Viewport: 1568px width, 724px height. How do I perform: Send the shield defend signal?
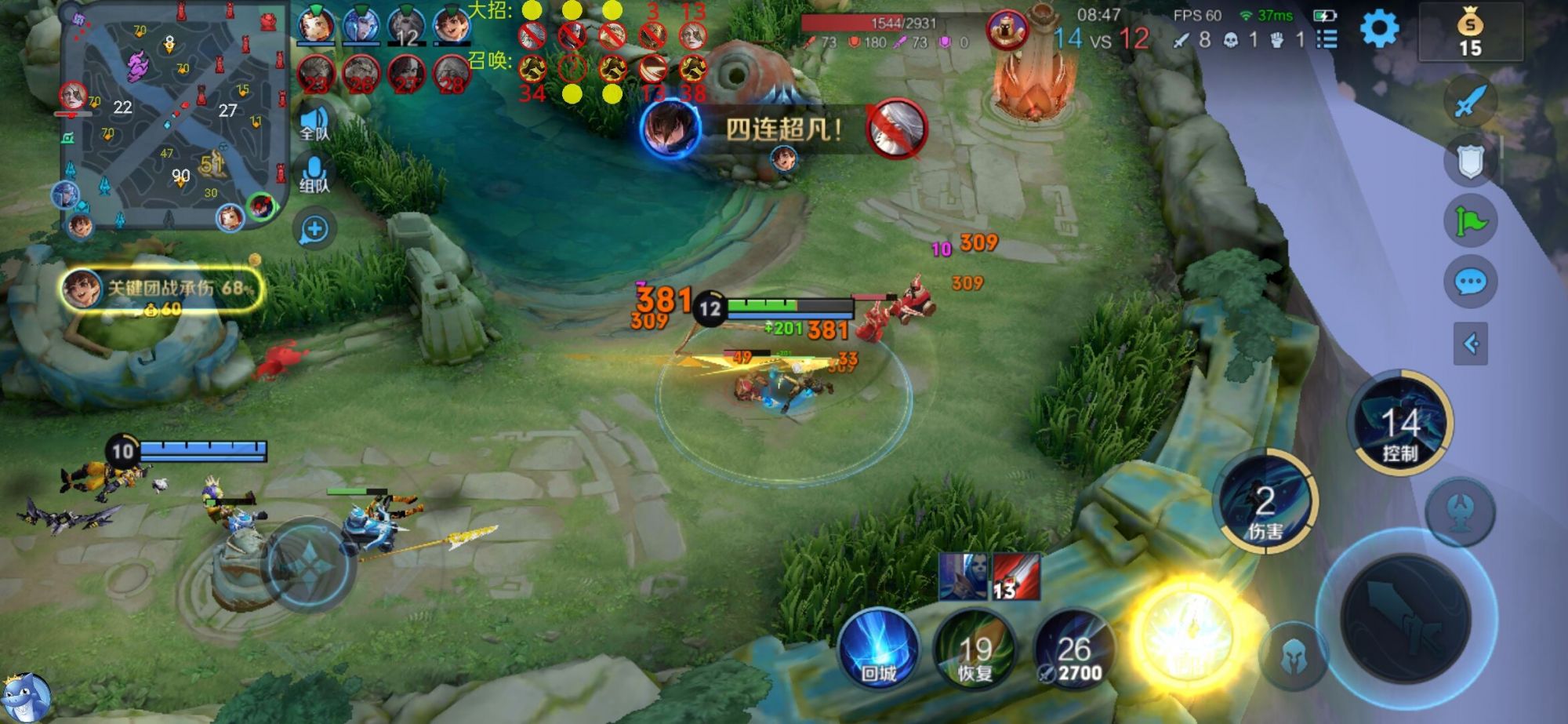point(1470,162)
